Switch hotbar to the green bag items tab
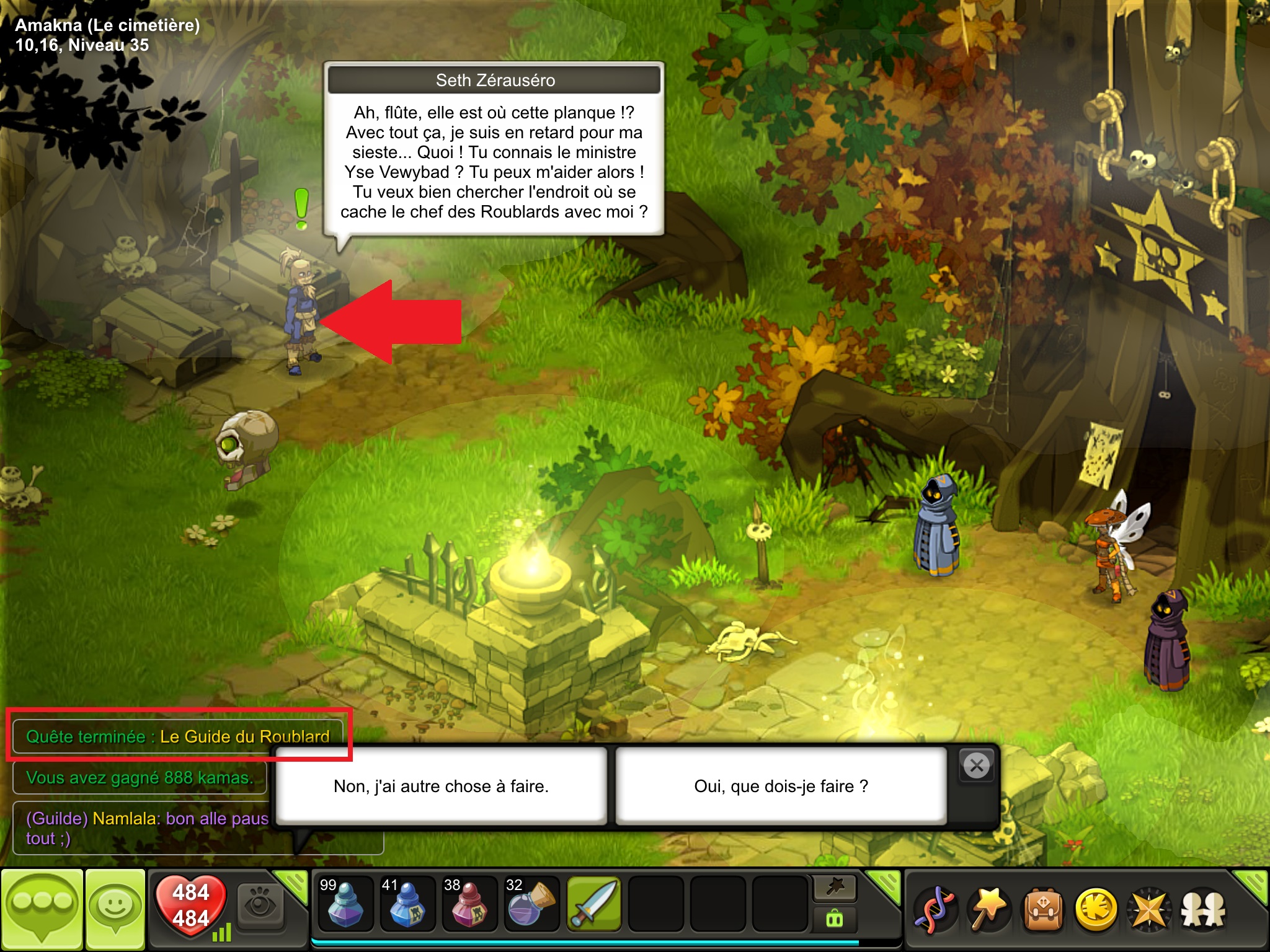Screen dimensions: 1270x952 (835, 919)
